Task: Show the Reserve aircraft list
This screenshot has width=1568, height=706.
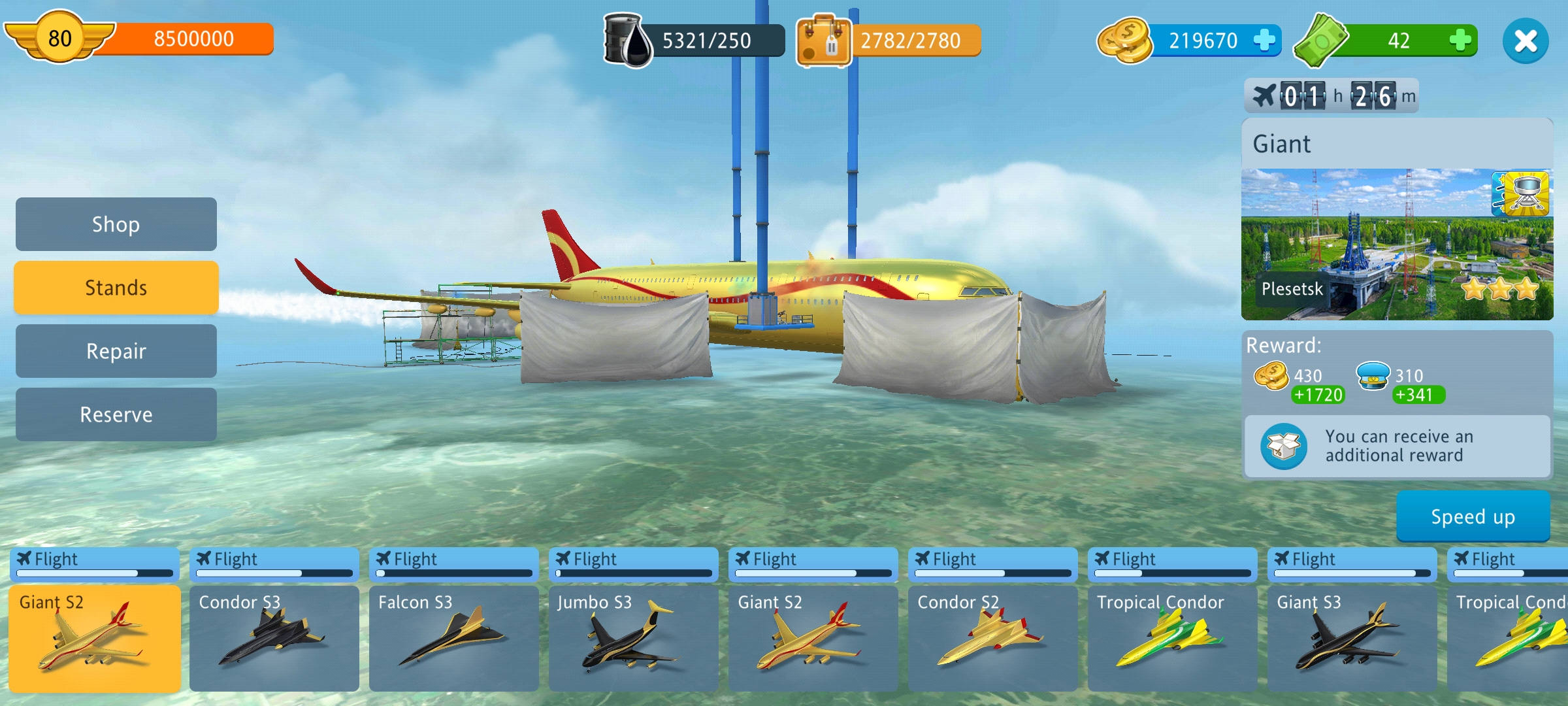Action: [x=116, y=414]
